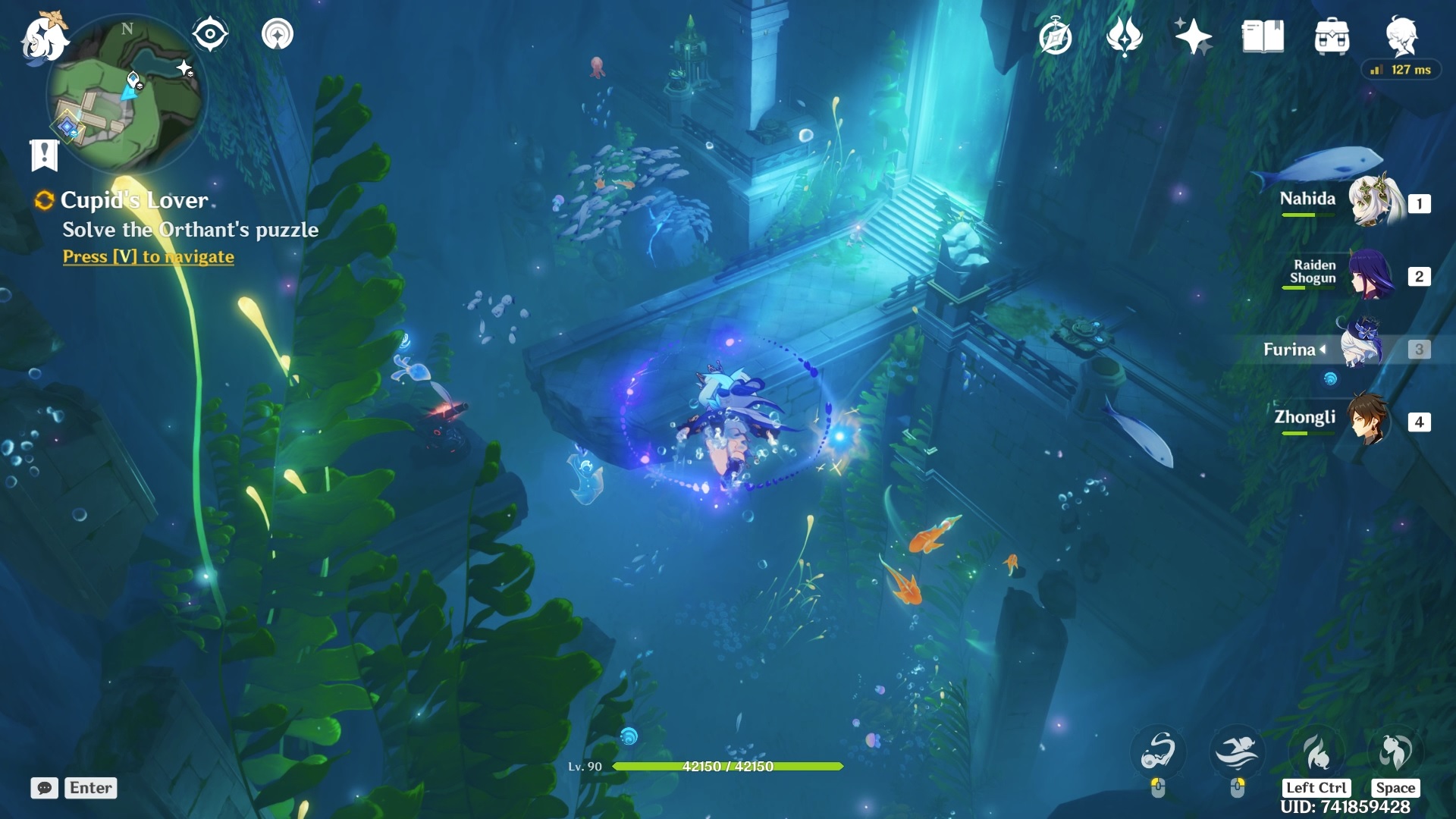Open the compass events icon
Image resolution: width=1456 pixels, height=819 pixels.
pos(1056,36)
